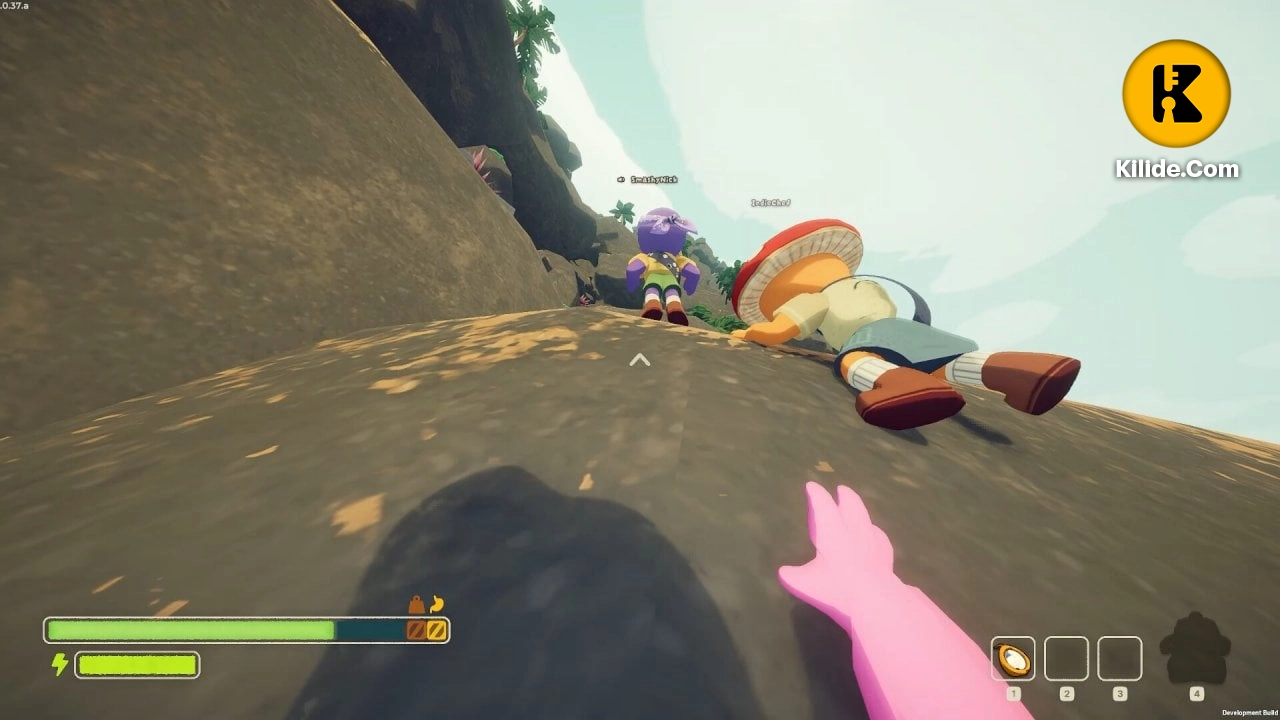Click the Kilide.Com logo watermark
1280x720 pixels.
pos(1176,94)
